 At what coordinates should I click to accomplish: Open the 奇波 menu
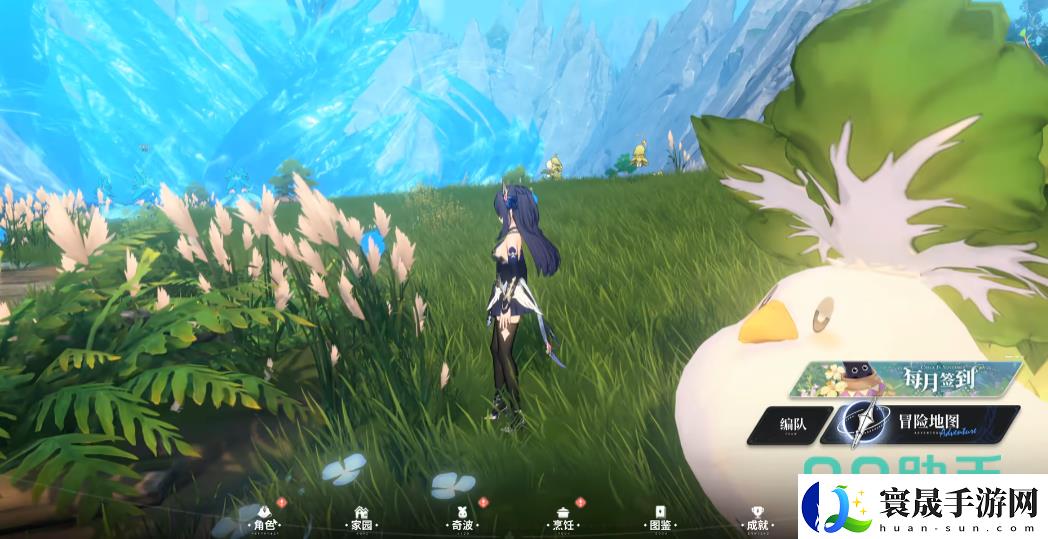click(x=460, y=517)
